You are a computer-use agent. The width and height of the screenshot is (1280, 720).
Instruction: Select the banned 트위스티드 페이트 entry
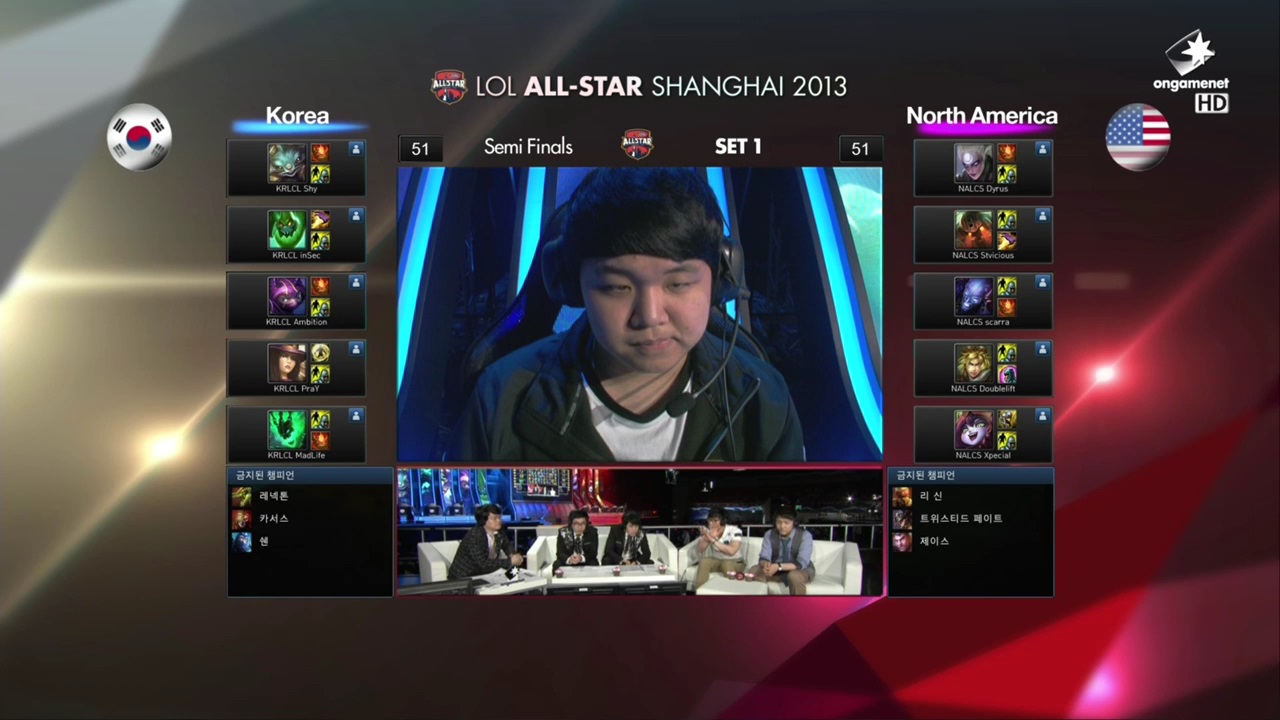960,519
